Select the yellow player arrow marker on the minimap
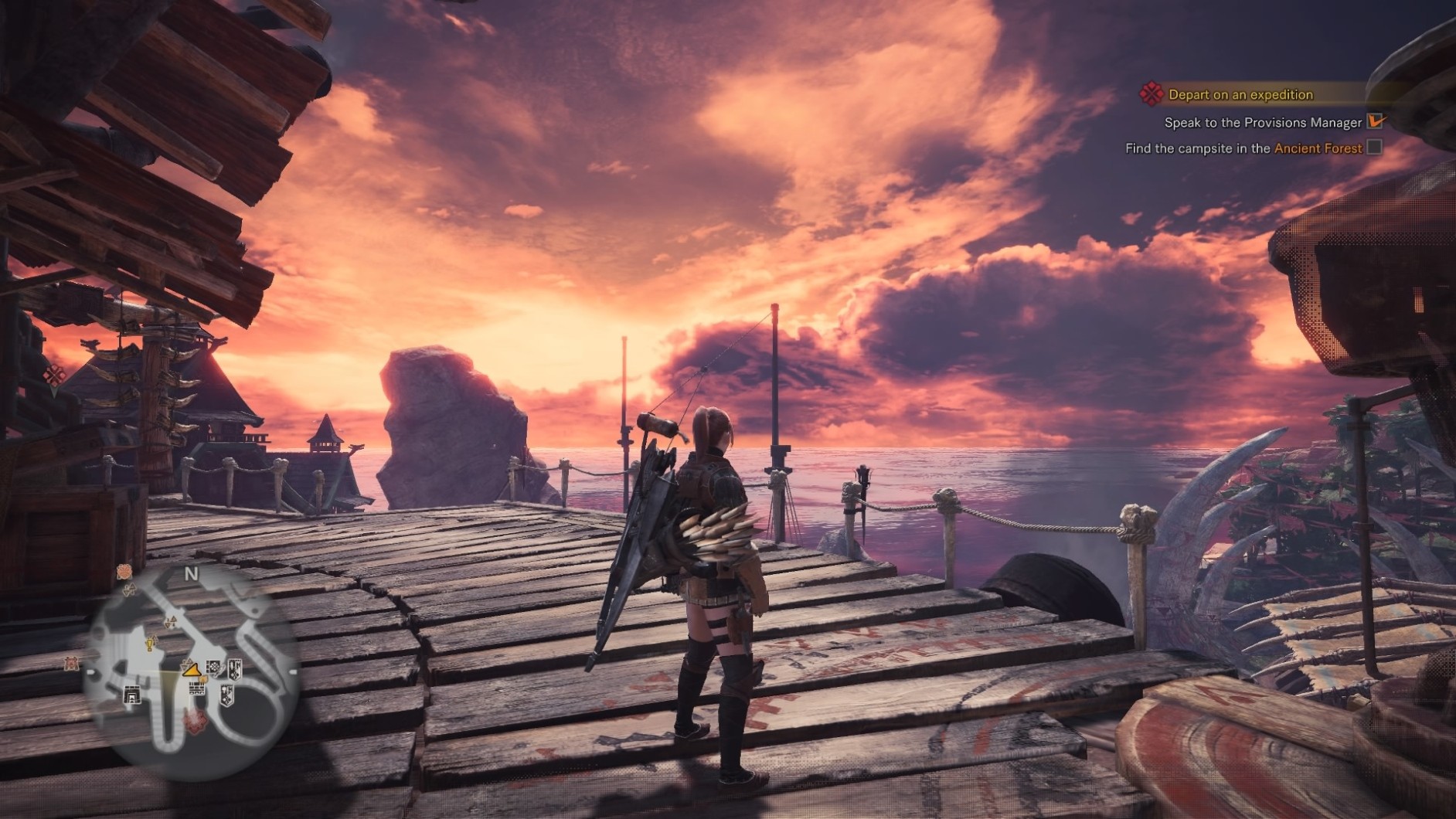Screen dimensions: 1456x819 coord(190,670)
